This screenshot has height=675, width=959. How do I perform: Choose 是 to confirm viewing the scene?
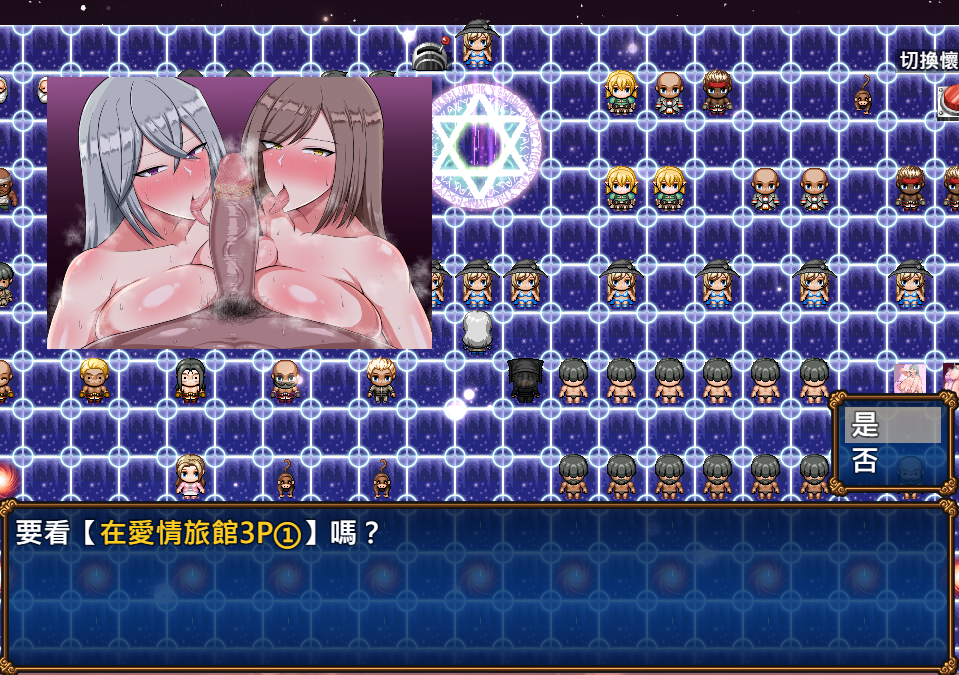point(891,426)
